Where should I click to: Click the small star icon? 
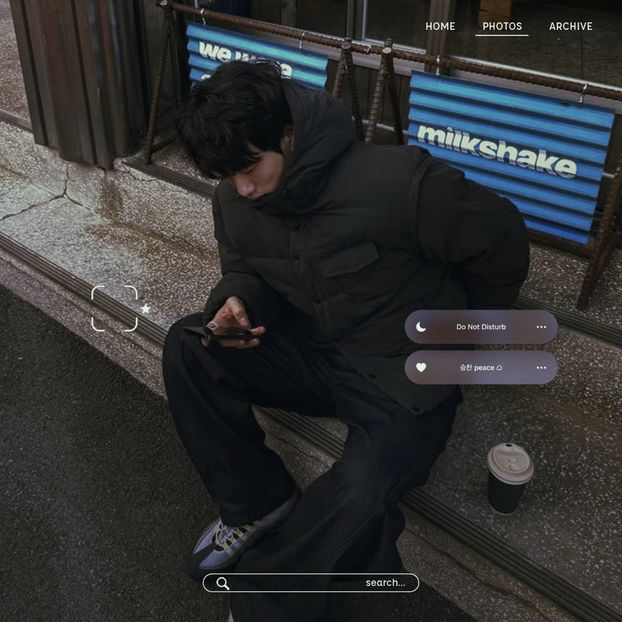146,309
